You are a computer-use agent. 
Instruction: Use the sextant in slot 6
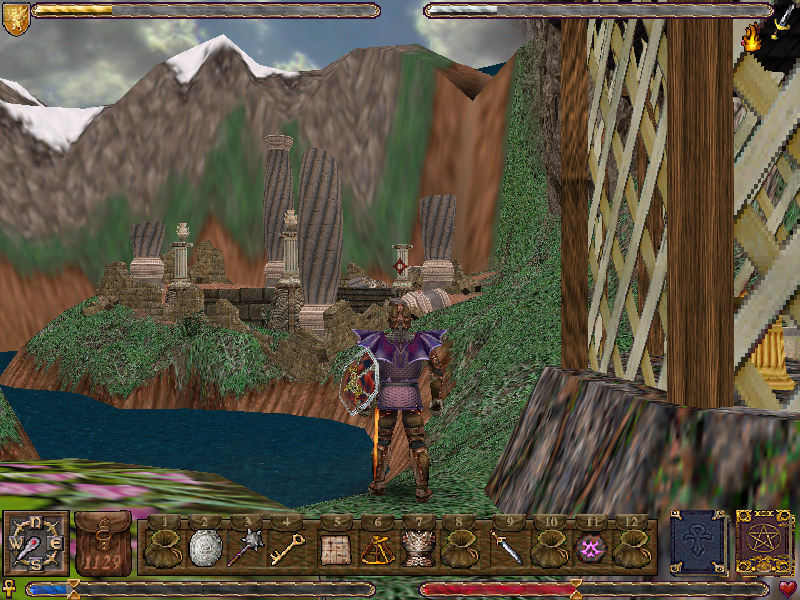tap(376, 548)
